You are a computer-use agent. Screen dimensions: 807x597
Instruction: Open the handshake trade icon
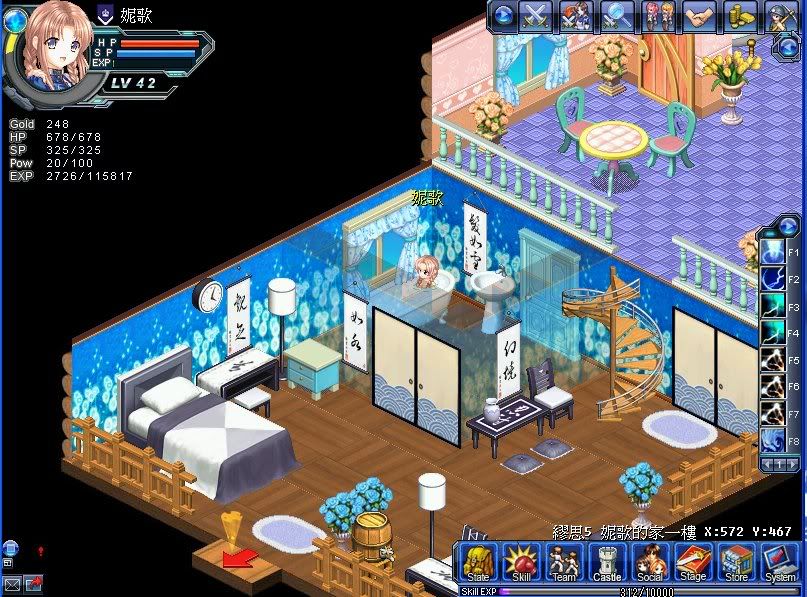tap(699, 16)
